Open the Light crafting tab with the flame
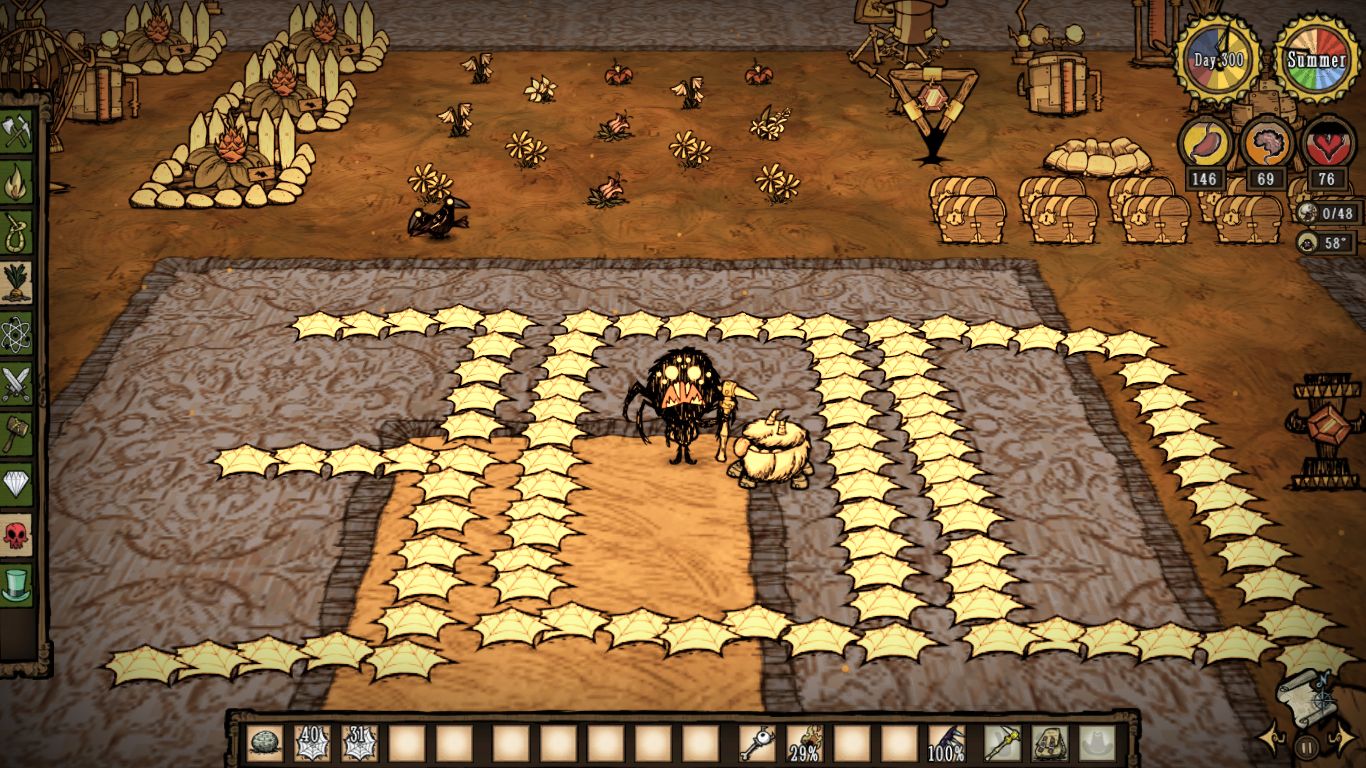This screenshot has width=1366, height=768. (17, 182)
